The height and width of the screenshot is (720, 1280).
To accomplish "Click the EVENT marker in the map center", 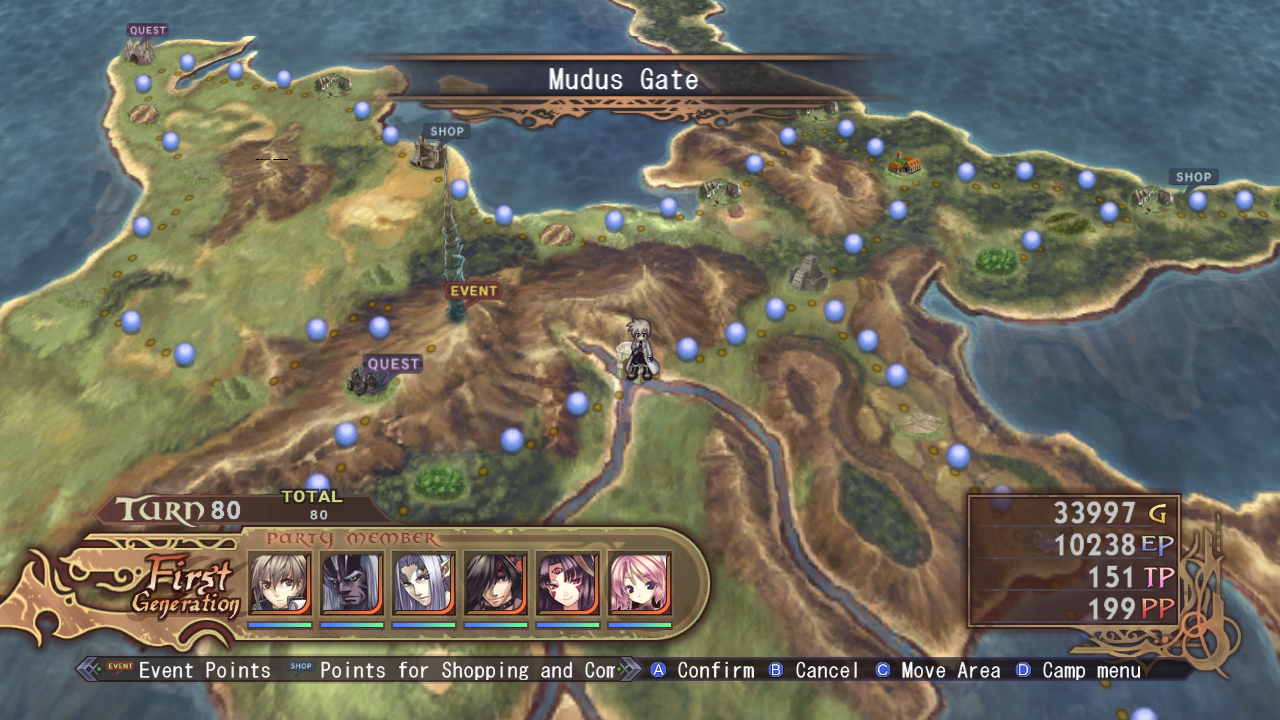I will click(472, 290).
